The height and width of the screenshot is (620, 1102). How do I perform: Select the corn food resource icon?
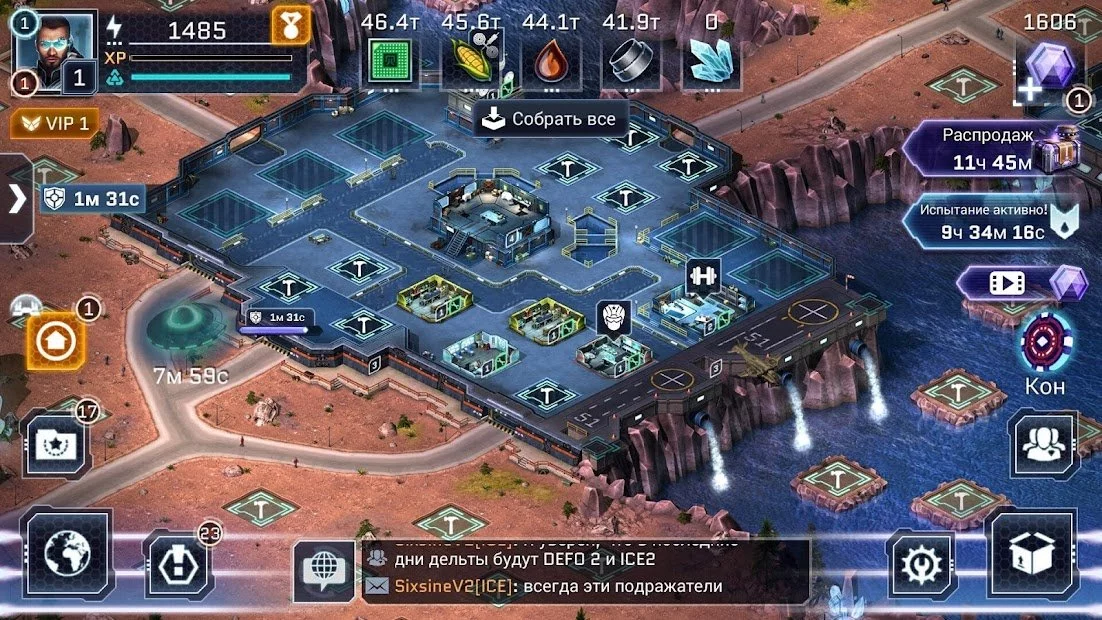click(469, 62)
